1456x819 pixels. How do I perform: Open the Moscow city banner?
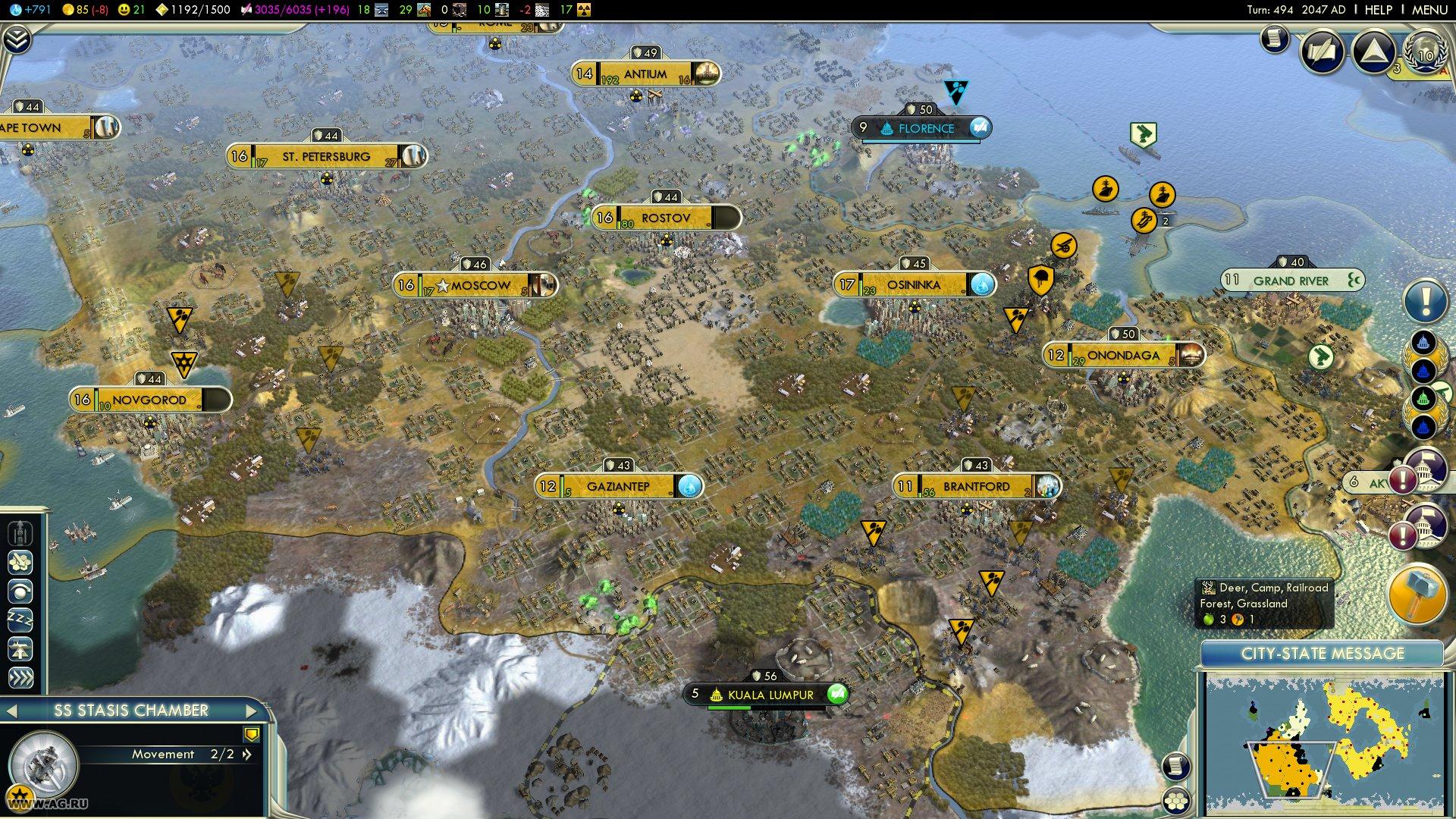click(x=475, y=285)
